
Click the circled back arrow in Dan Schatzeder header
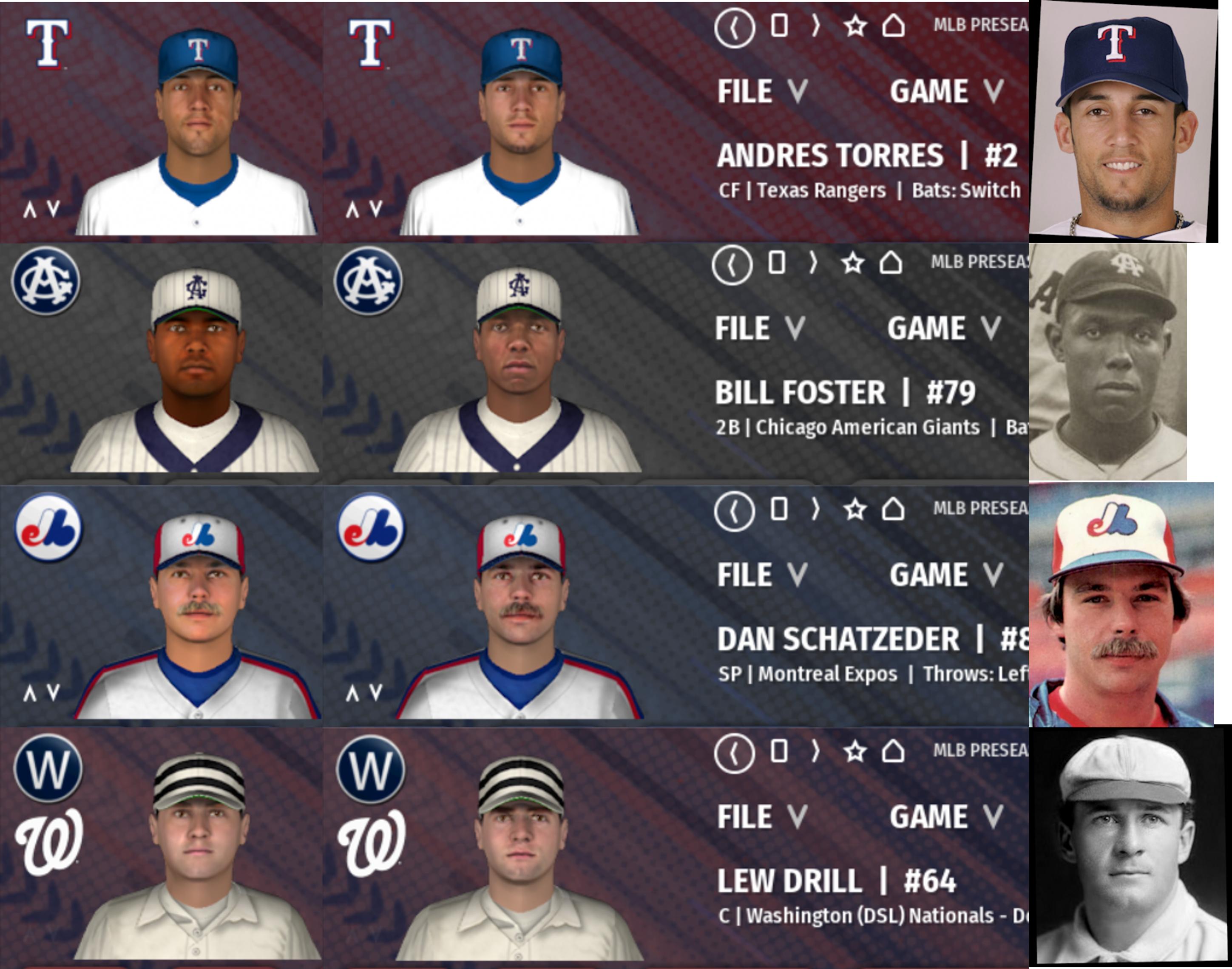pos(734,510)
